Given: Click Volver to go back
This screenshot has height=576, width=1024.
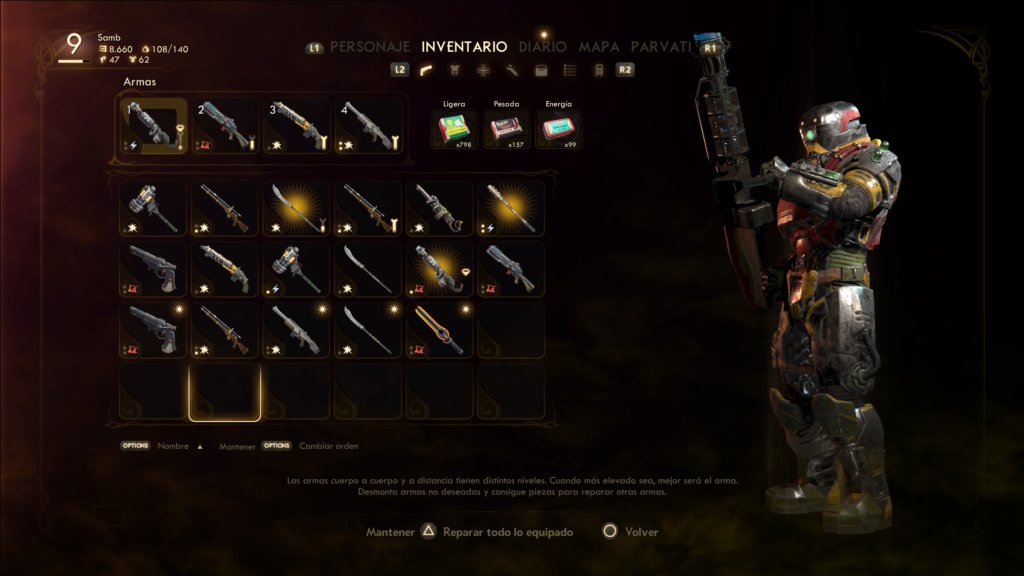Looking at the screenshot, I should pos(640,532).
